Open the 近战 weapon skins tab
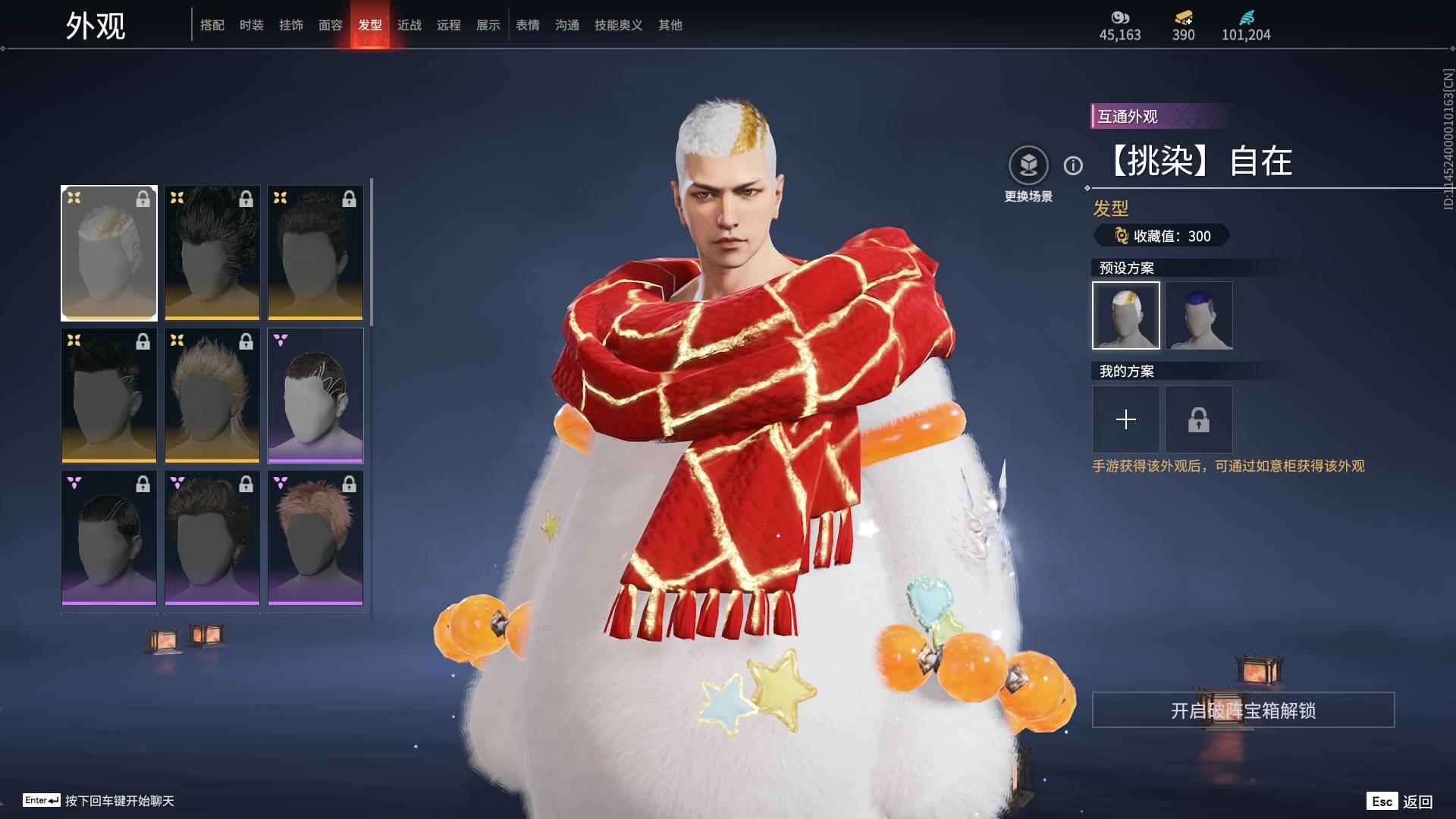The width and height of the screenshot is (1456, 819). click(x=409, y=25)
